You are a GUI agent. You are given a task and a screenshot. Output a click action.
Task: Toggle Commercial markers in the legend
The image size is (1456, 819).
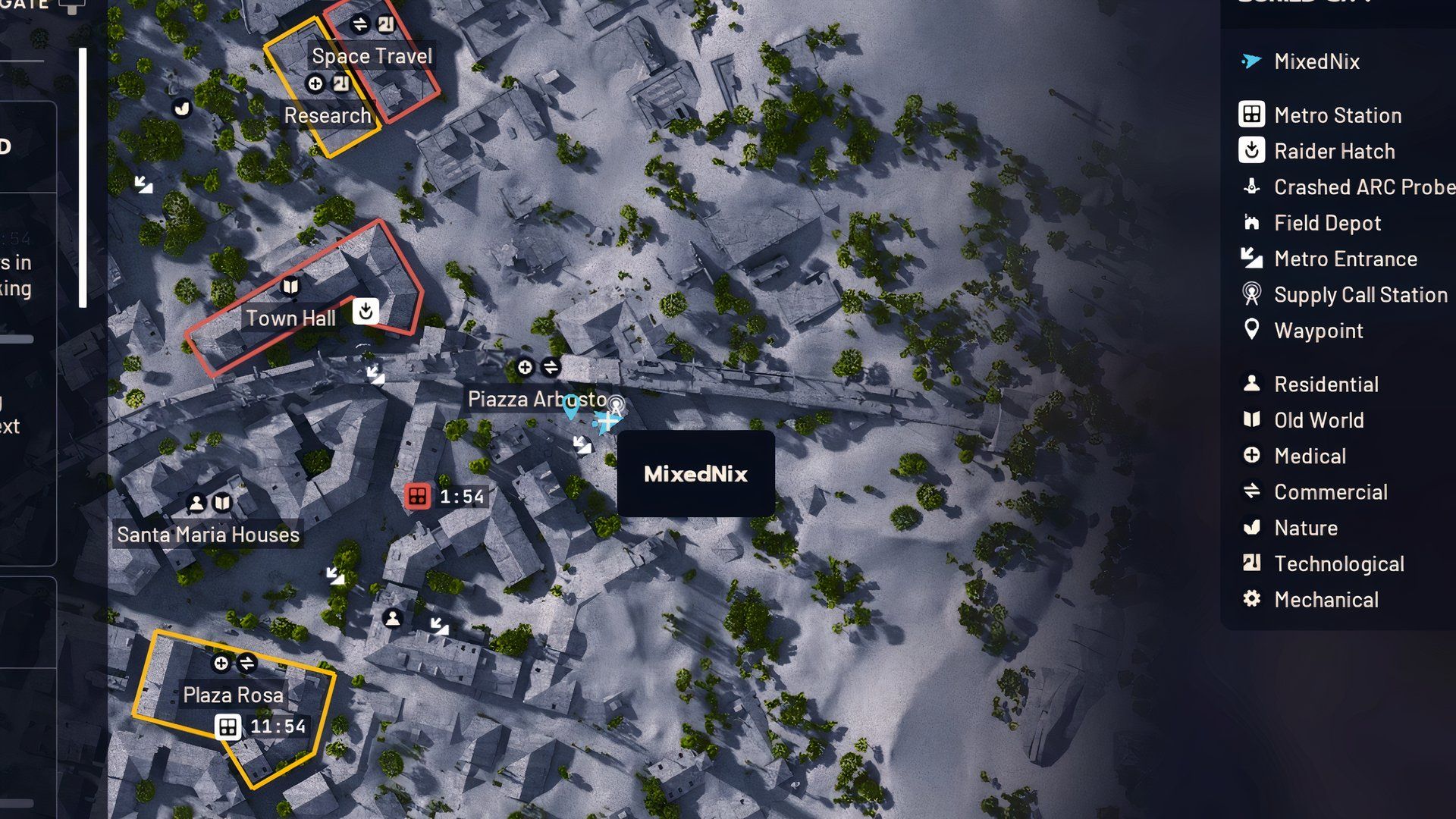(x=1250, y=491)
